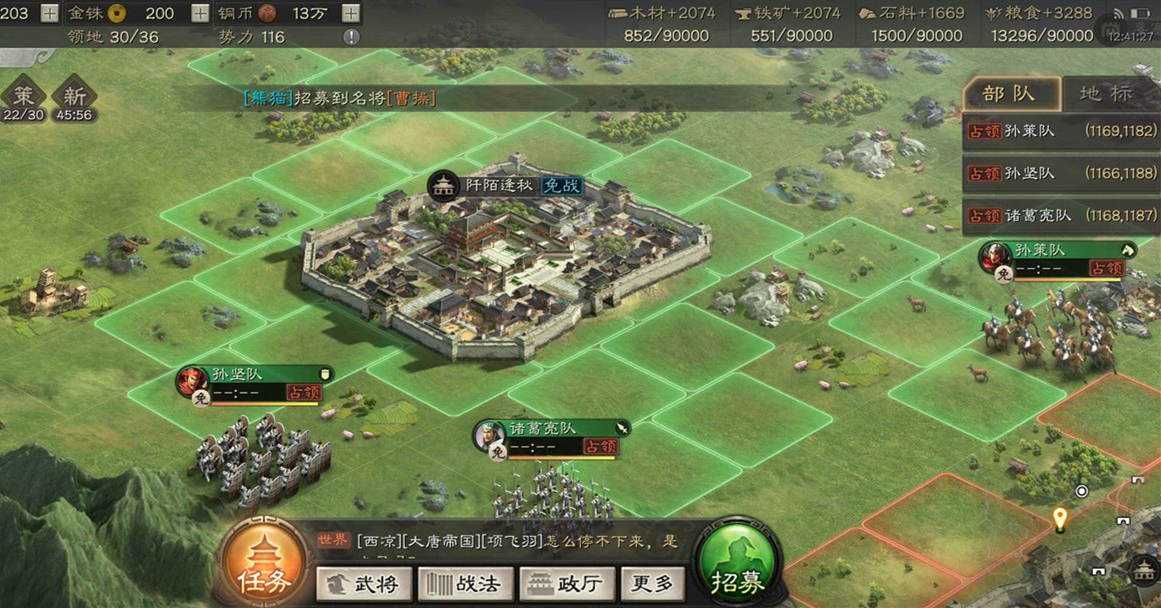This screenshot has width=1161, height=608.
Task: Open the 策 strategy icon
Action: click(24, 100)
